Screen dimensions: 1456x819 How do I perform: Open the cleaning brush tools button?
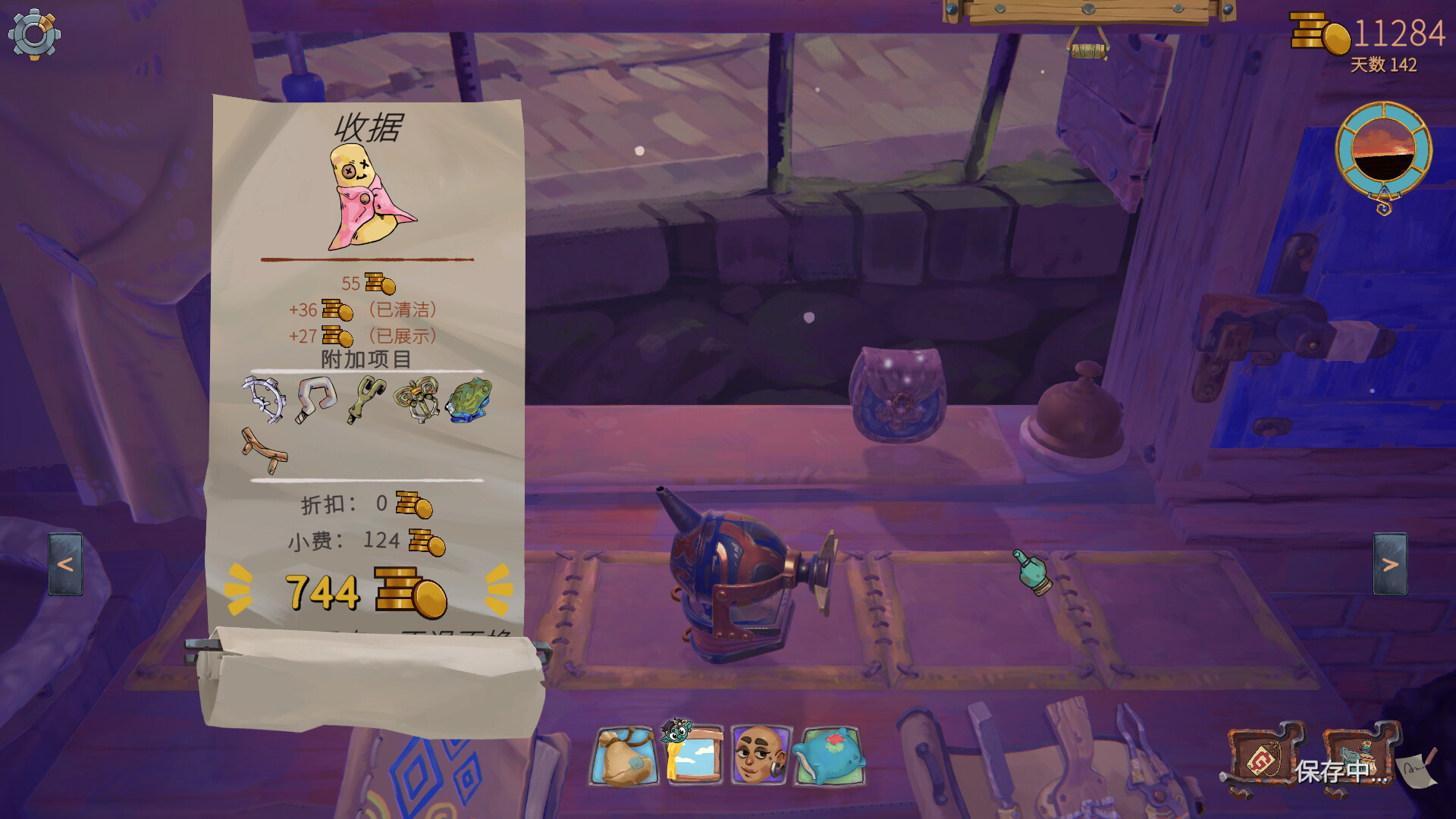click(x=1360, y=758)
